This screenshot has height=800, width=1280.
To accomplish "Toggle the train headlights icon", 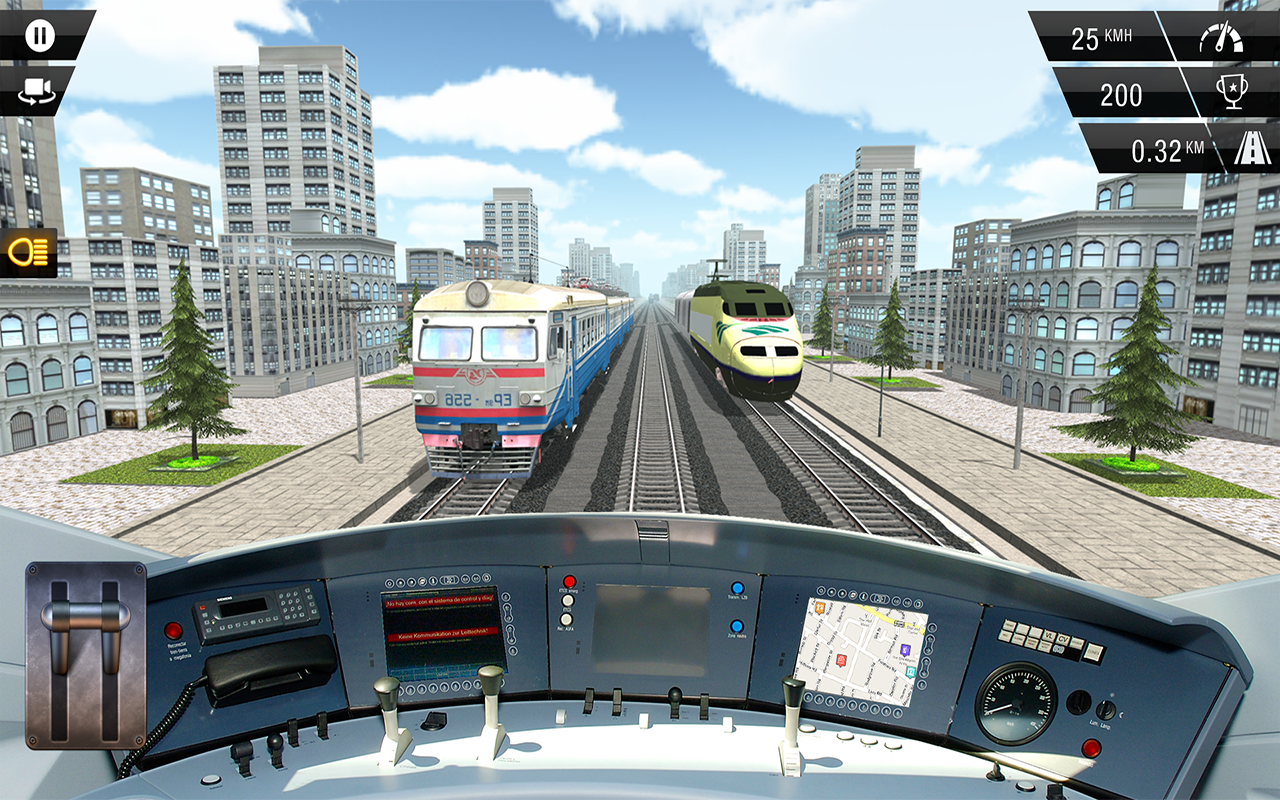I will coord(28,252).
